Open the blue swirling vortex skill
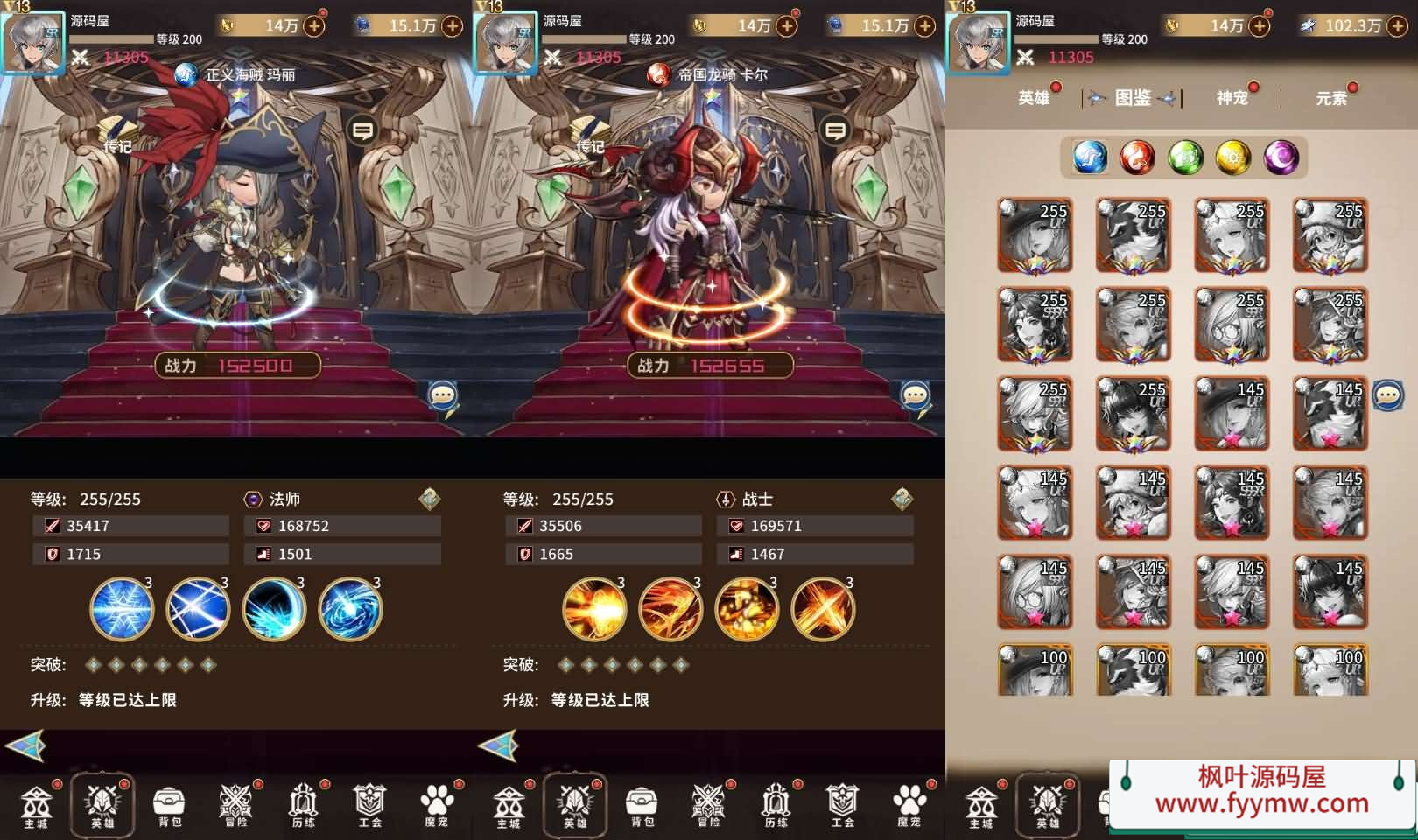 [x=350, y=609]
